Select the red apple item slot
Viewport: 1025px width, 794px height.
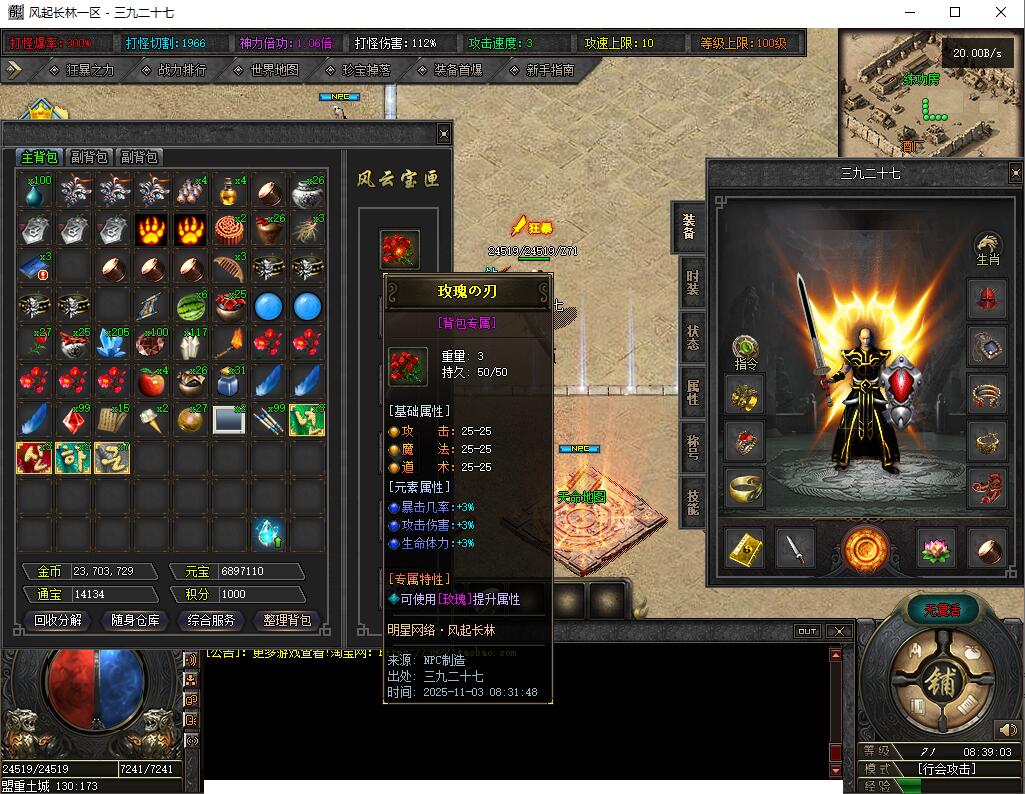(151, 381)
